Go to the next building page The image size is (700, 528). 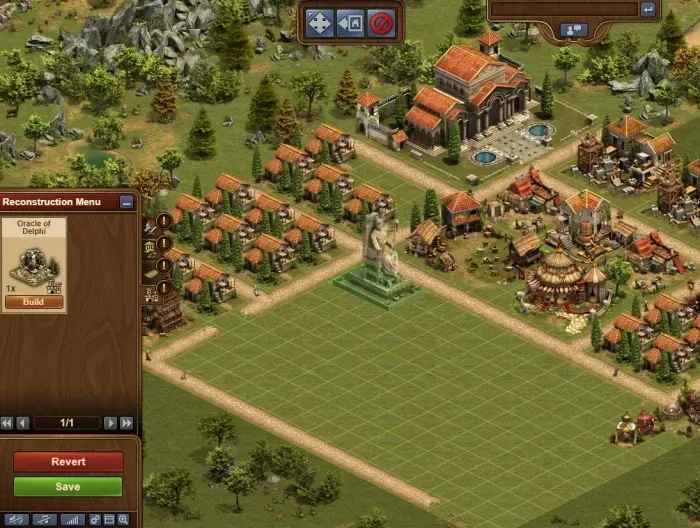coord(110,423)
